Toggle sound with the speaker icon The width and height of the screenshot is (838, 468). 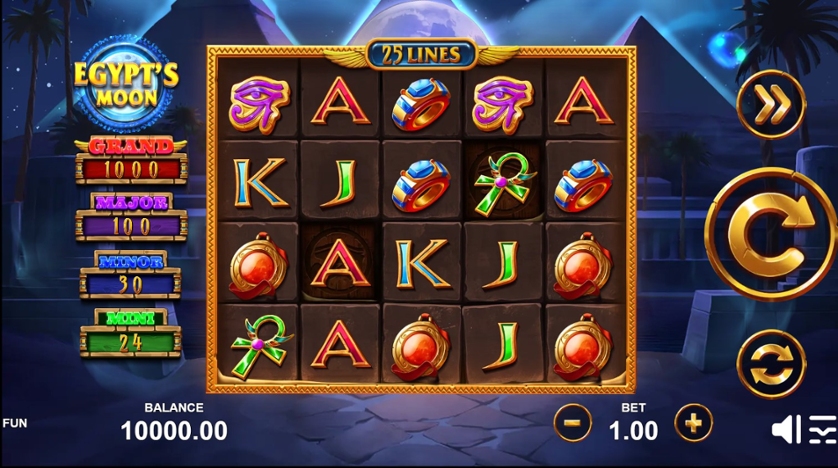[786, 429]
